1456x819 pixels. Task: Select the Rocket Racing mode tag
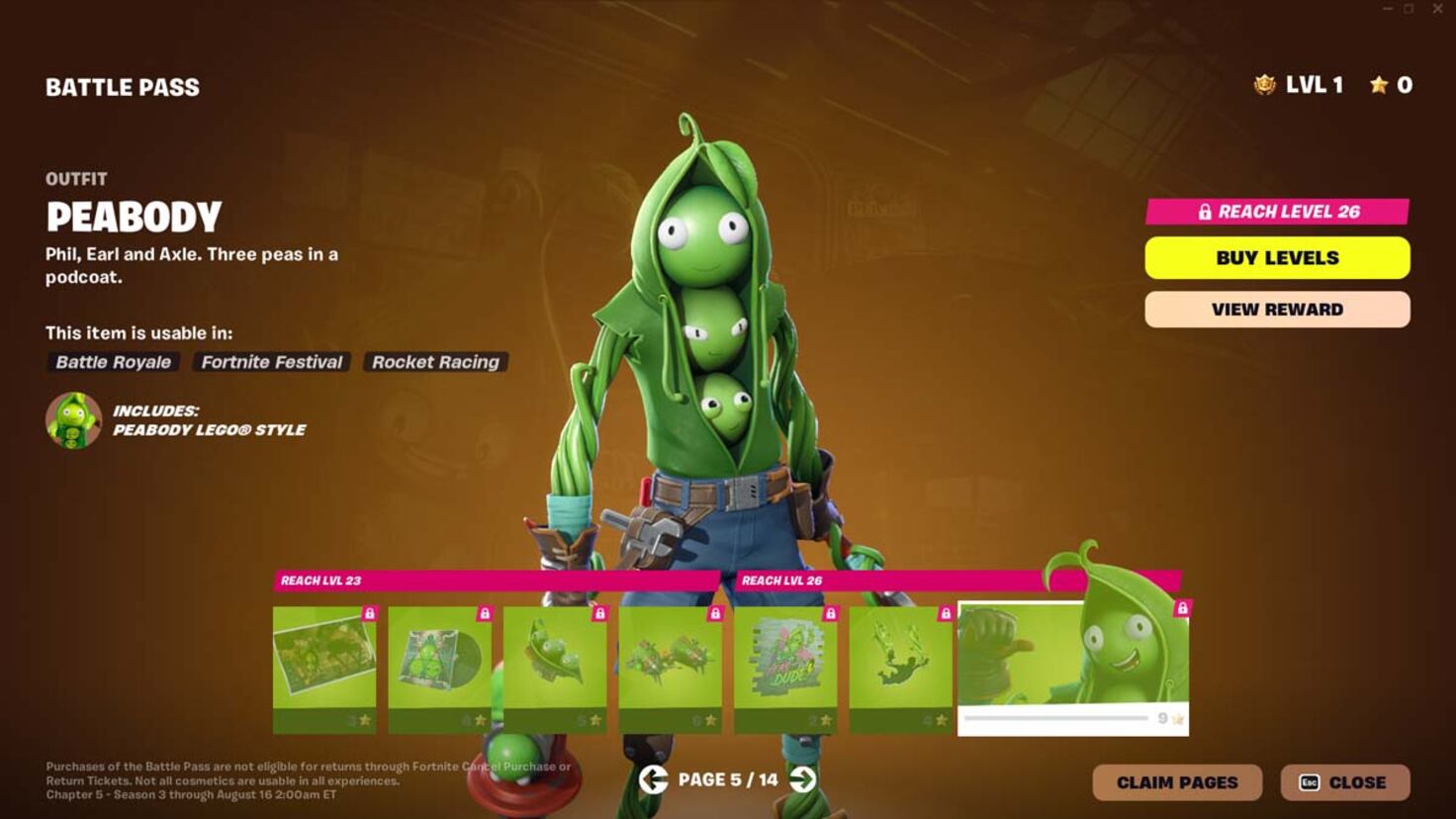click(x=435, y=362)
